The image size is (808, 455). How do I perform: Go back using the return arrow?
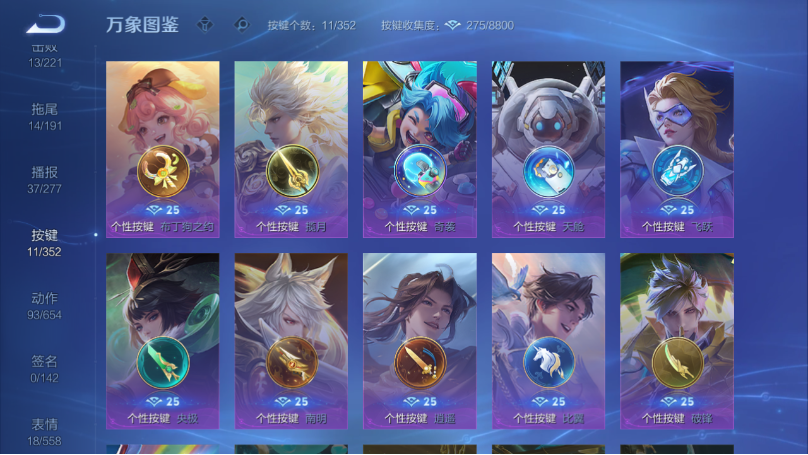[46, 24]
